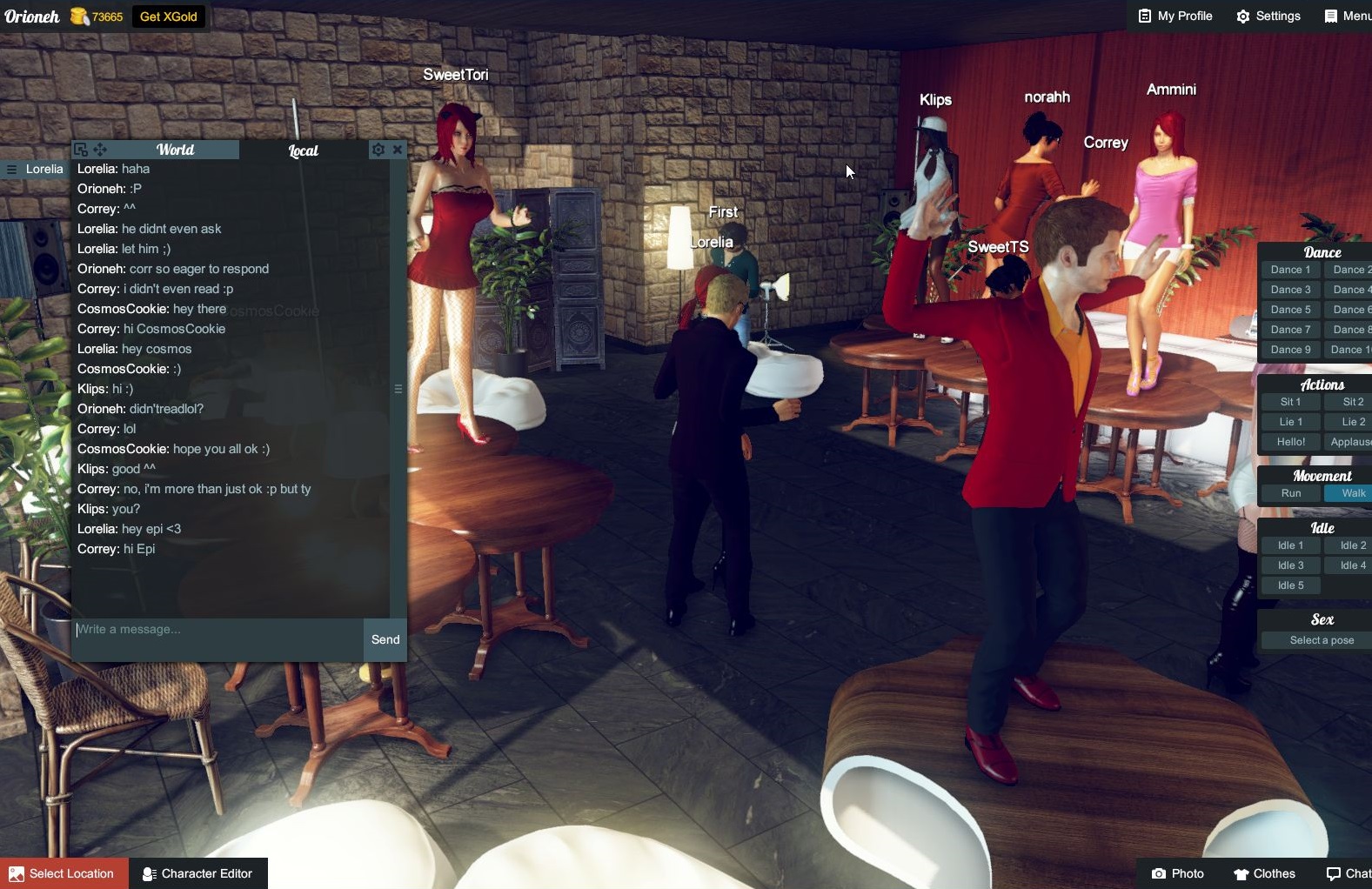This screenshot has height=889, width=1372.
Task: Toggle Walk movement mode
Action: (1350, 492)
